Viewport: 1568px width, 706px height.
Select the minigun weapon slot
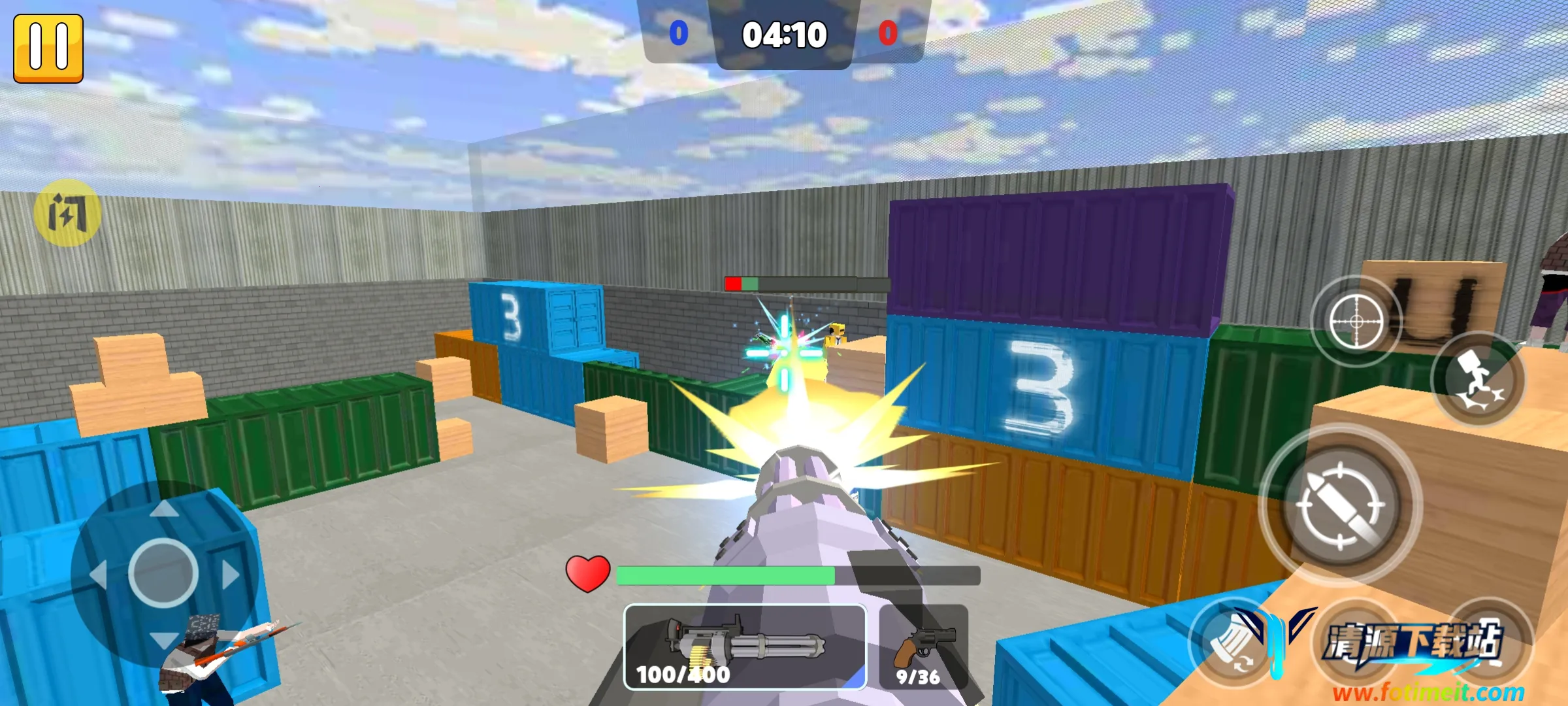tap(745, 647)
